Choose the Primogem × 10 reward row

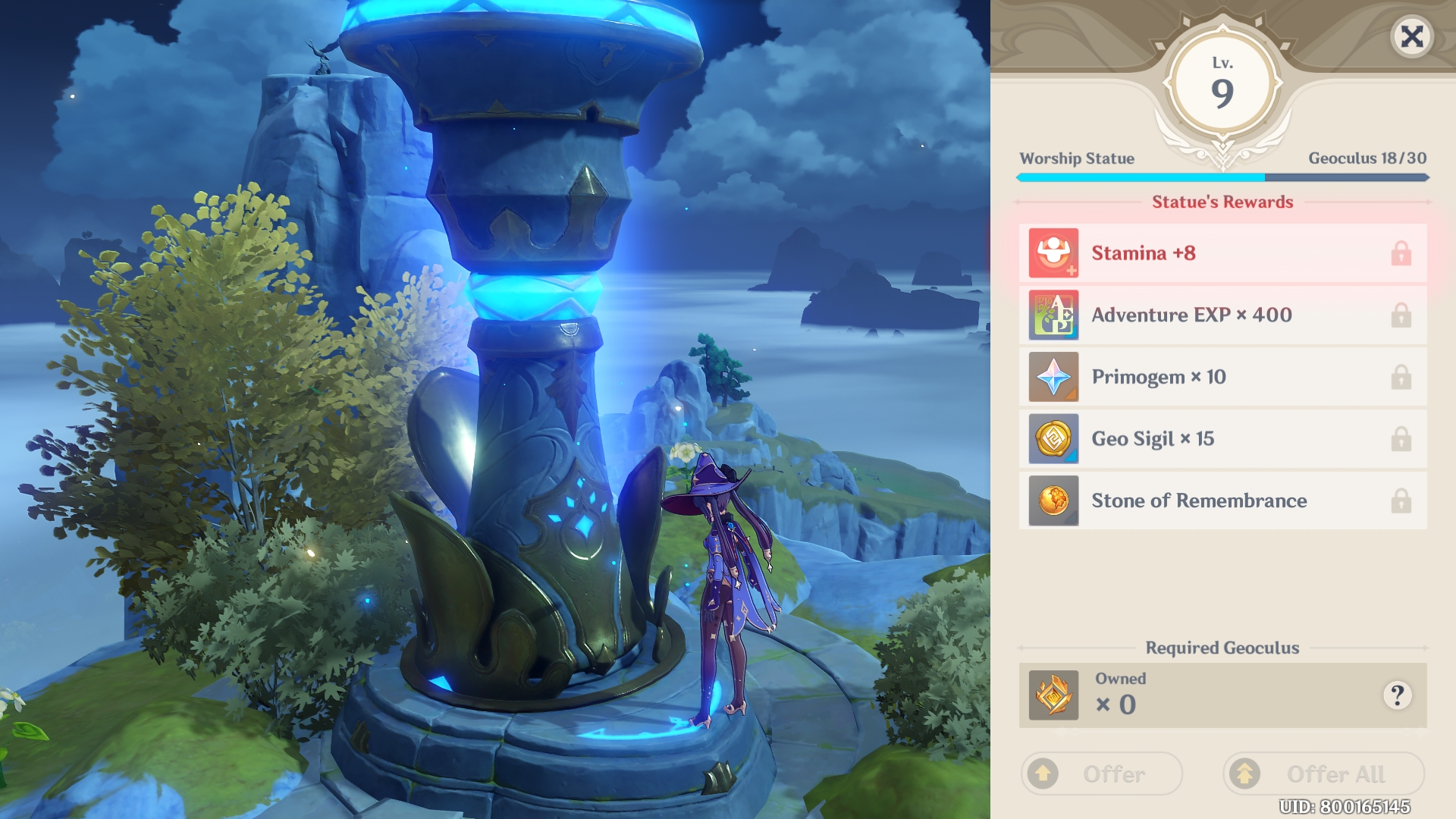(1222, 378)
